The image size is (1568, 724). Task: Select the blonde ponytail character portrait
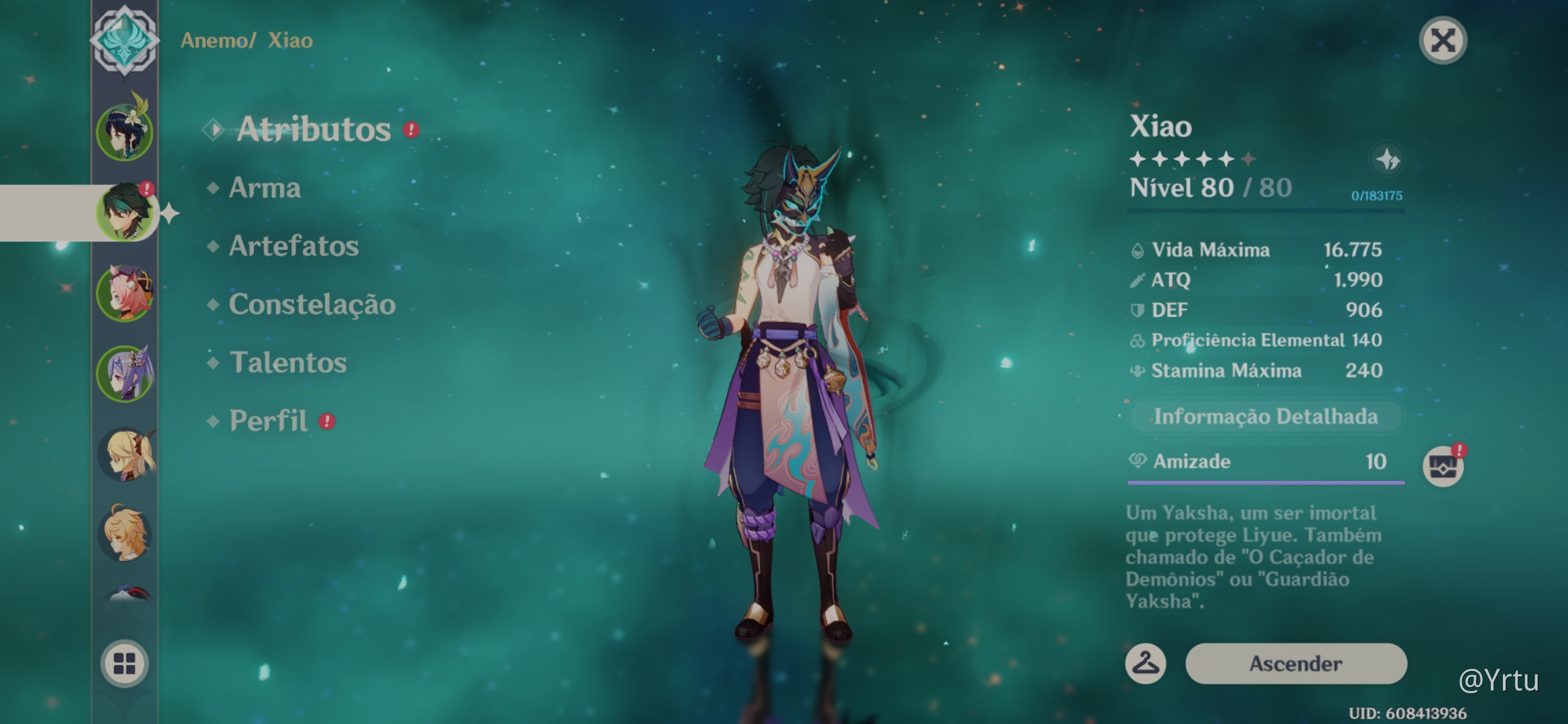(x=126, y=455)
